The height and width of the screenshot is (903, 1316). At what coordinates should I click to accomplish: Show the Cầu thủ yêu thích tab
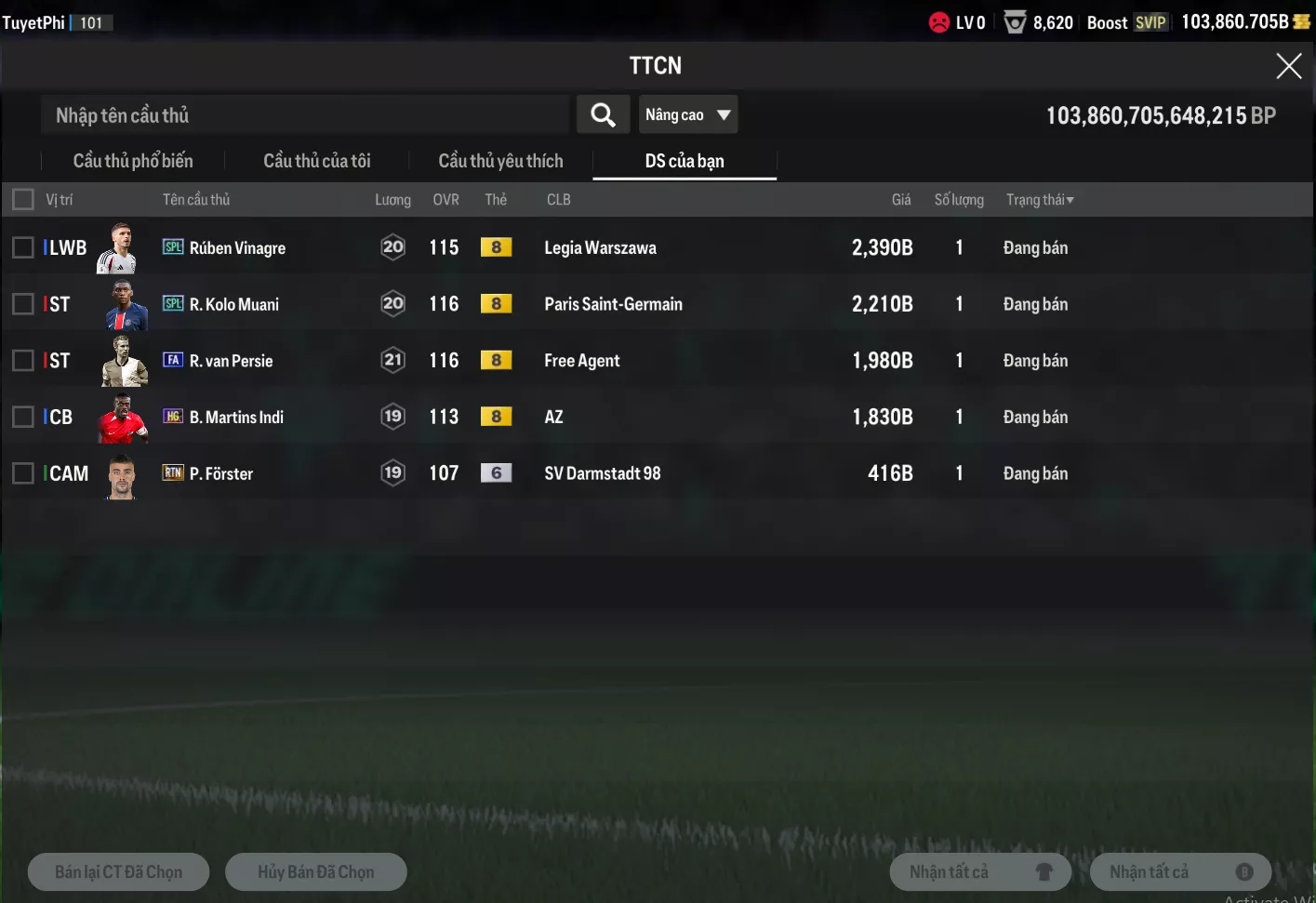coord(500,161)
